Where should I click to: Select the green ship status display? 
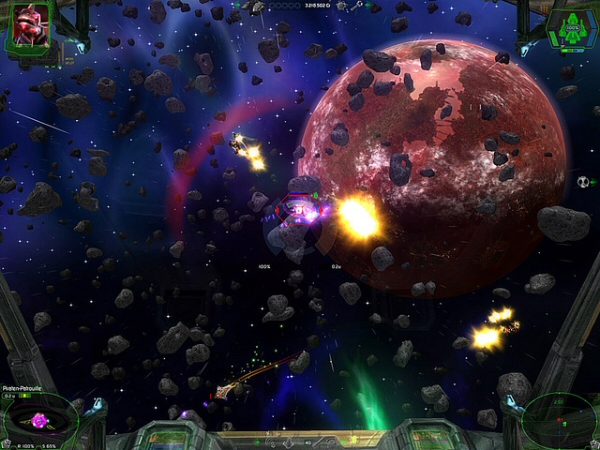[x=571, y=26]
